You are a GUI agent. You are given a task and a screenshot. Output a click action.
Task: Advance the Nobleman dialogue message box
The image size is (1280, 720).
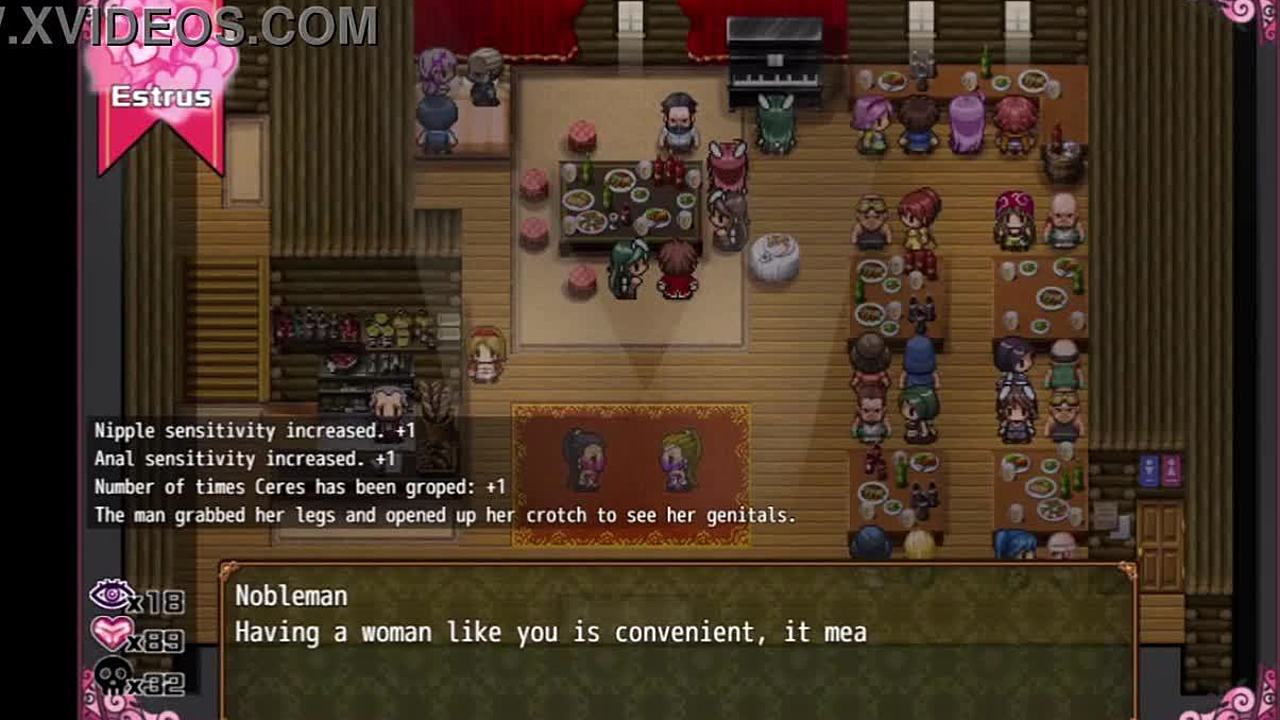point(677,640)
